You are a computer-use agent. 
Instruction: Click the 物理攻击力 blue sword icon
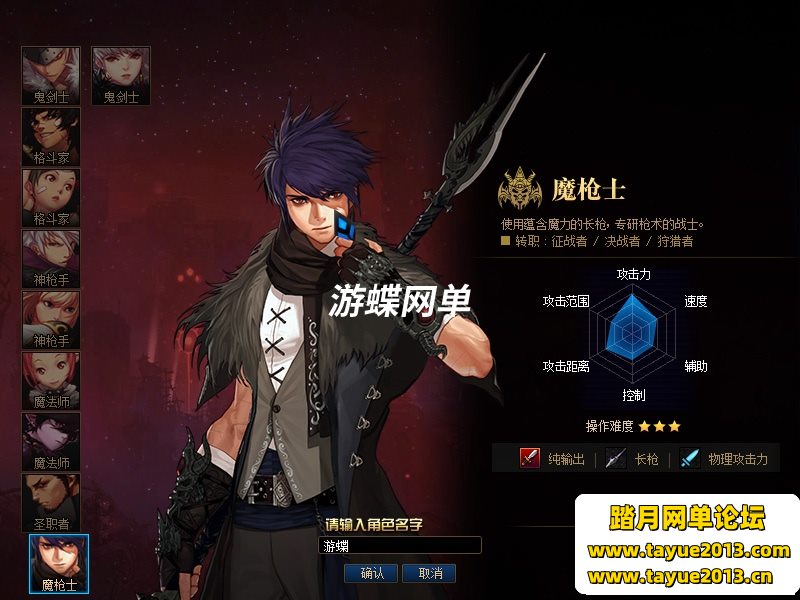tap(690, 458)
